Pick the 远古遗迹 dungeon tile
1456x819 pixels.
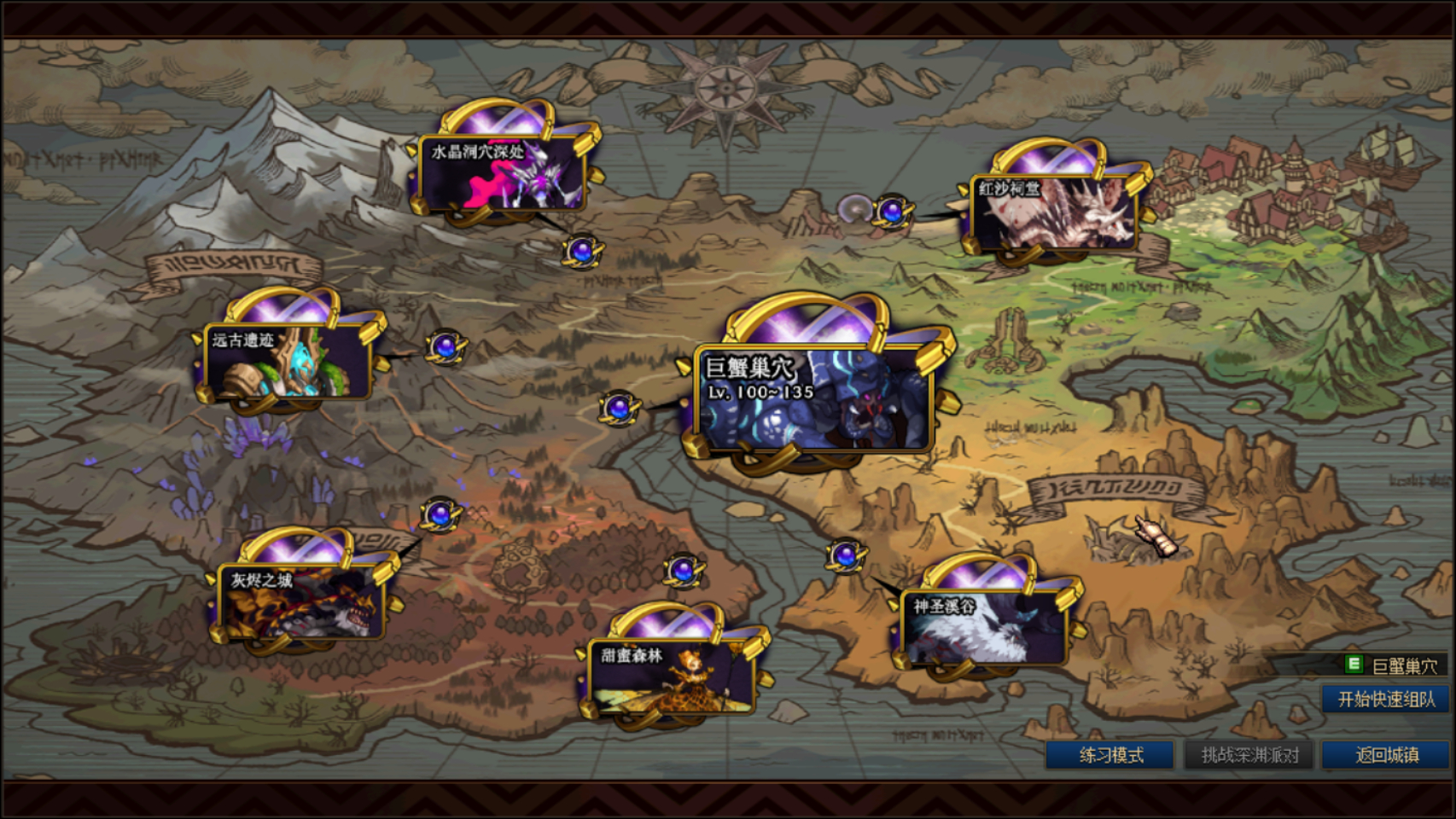(x=288, y=362)
